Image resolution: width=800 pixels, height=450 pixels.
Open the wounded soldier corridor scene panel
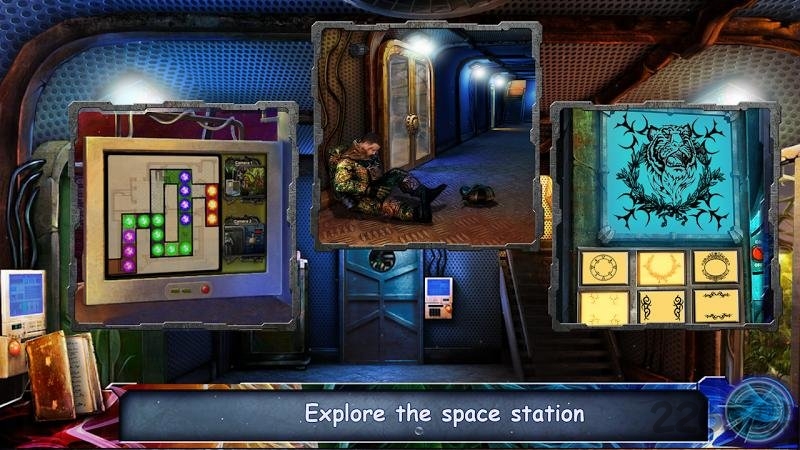pyautogui.click(x=427, y=136)
